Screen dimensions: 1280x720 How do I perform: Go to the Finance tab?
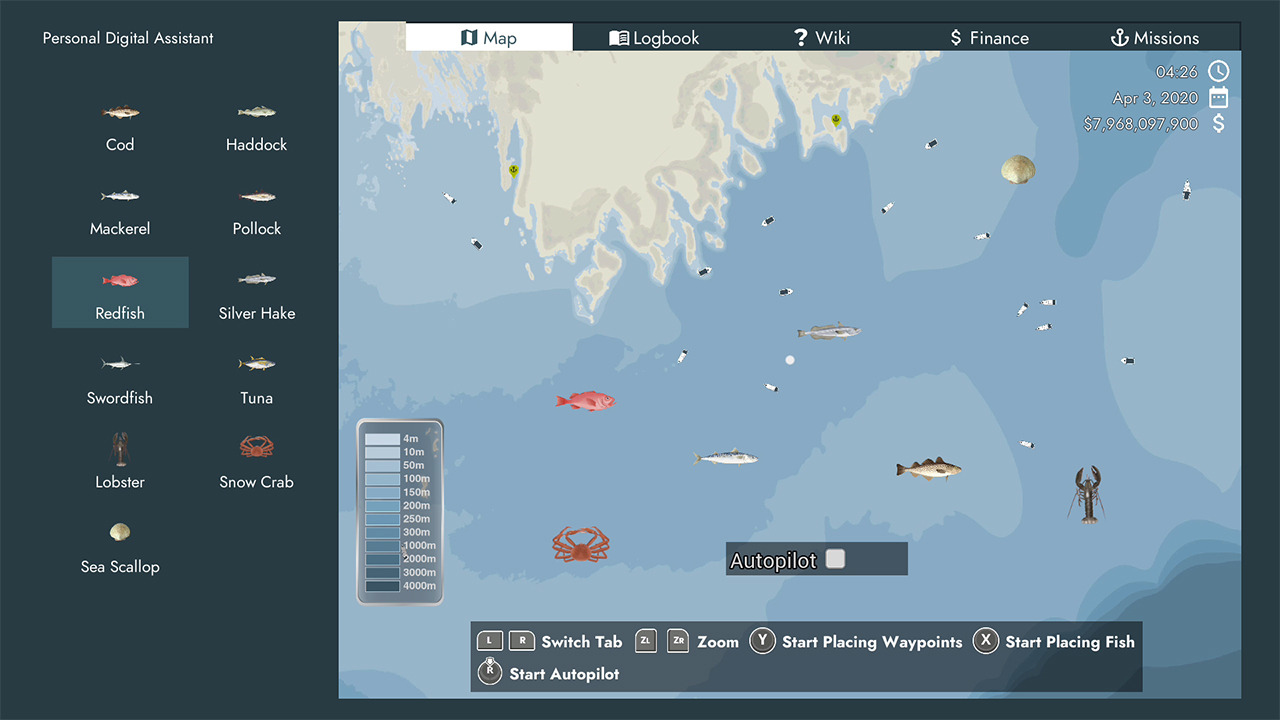pyautogui.click(x=988, y=37)
